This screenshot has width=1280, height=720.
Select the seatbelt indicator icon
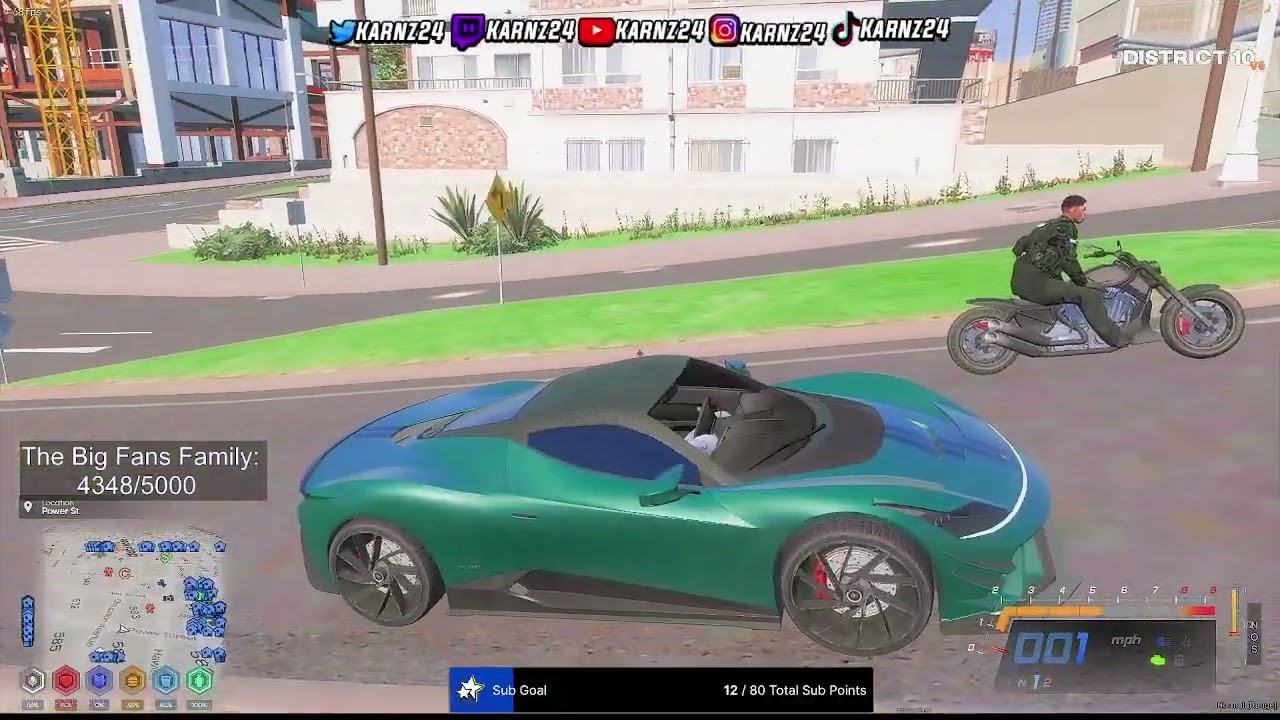(1186, 641)
